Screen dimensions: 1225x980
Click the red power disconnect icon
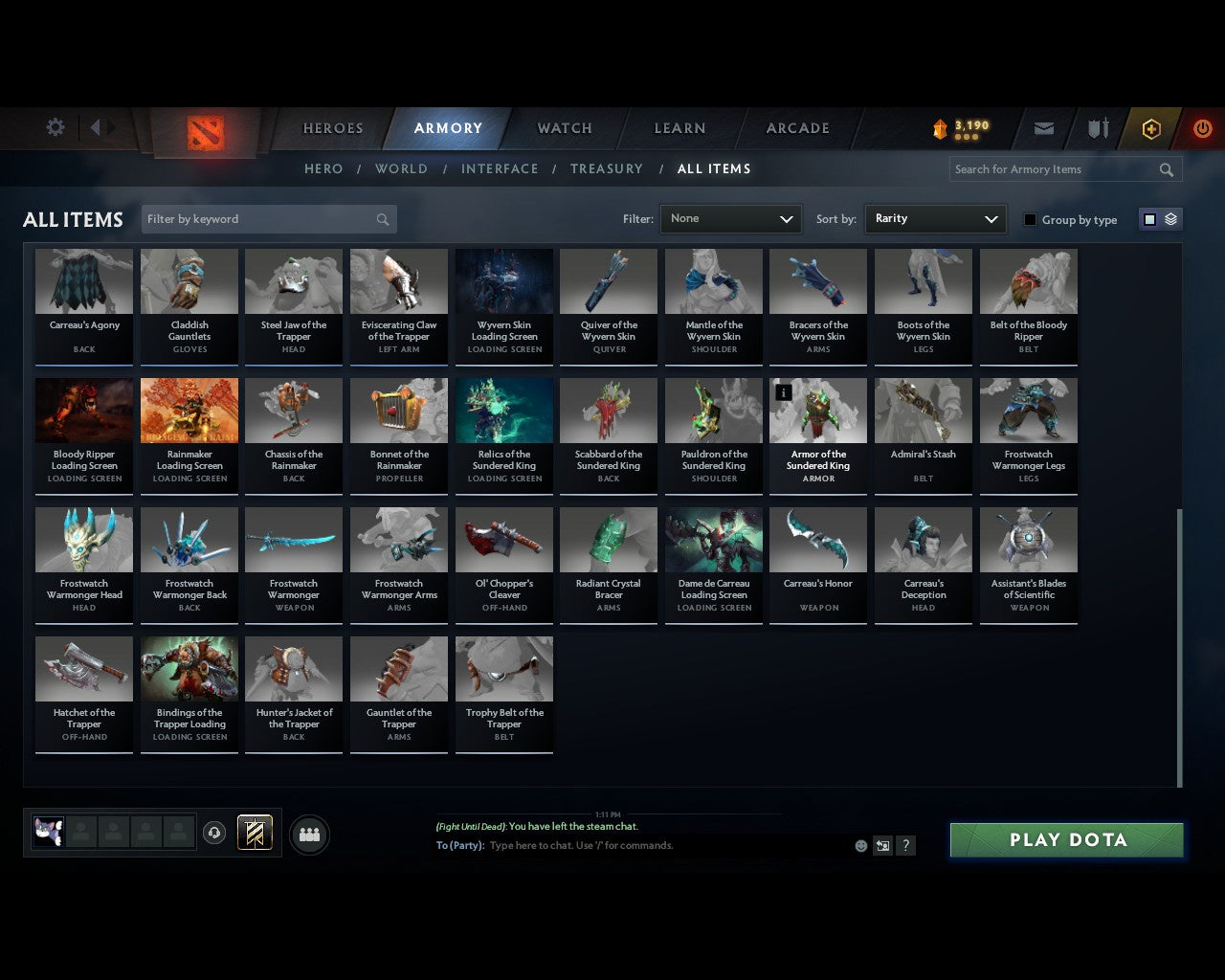(1202, 127)
